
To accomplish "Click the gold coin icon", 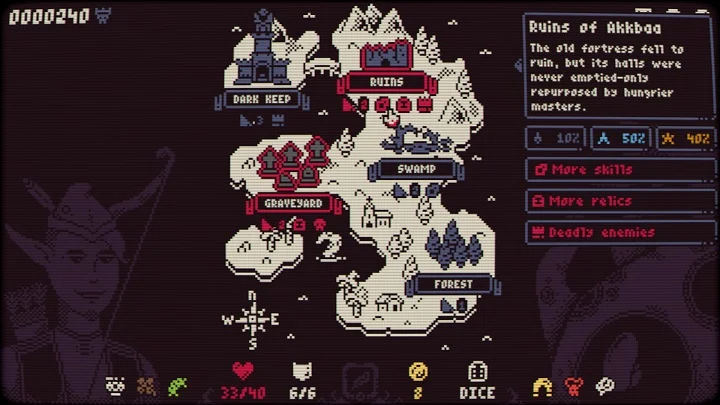I will point(418,372).
